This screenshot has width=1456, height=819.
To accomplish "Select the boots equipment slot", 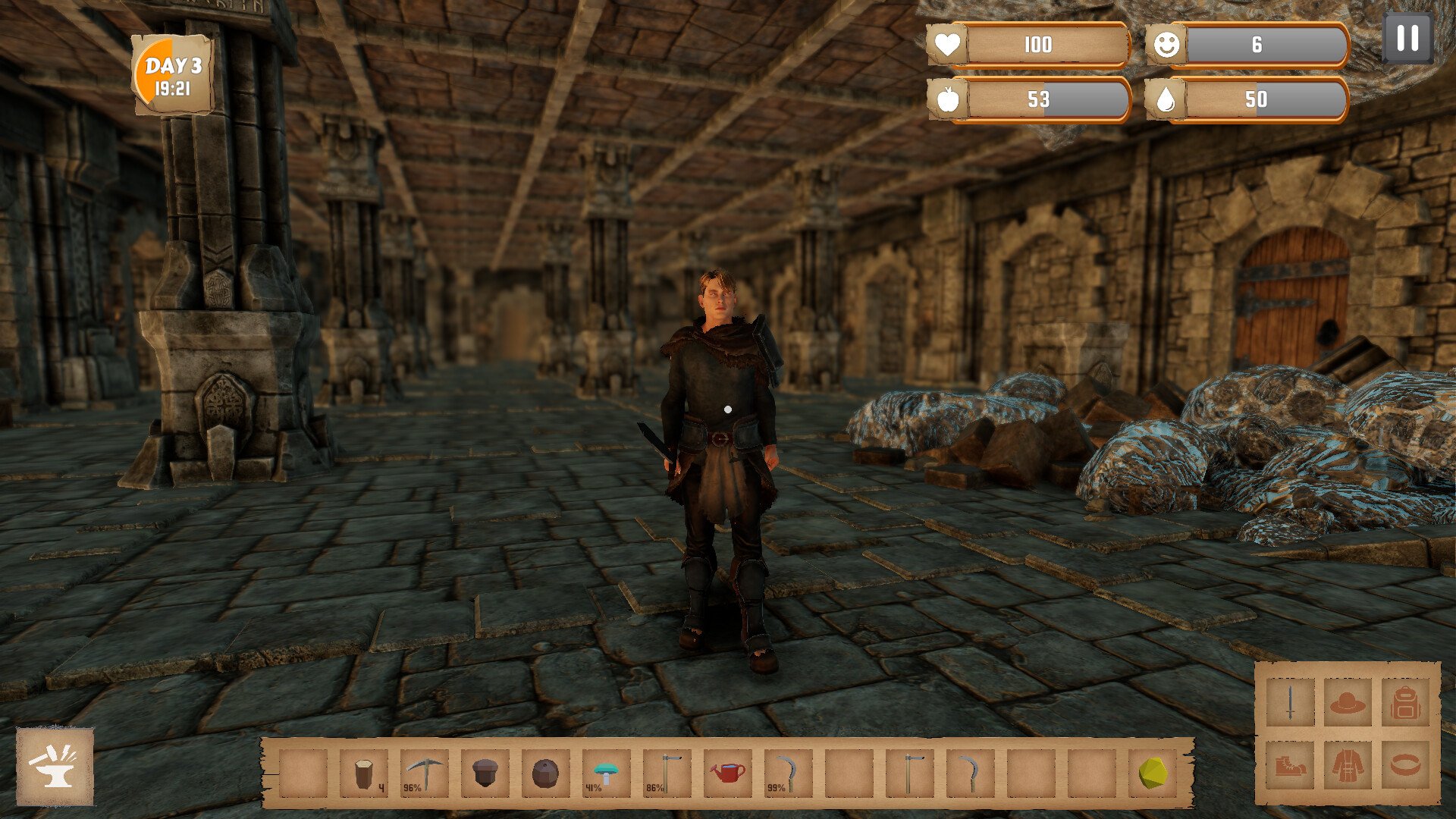I will 1290,765.
